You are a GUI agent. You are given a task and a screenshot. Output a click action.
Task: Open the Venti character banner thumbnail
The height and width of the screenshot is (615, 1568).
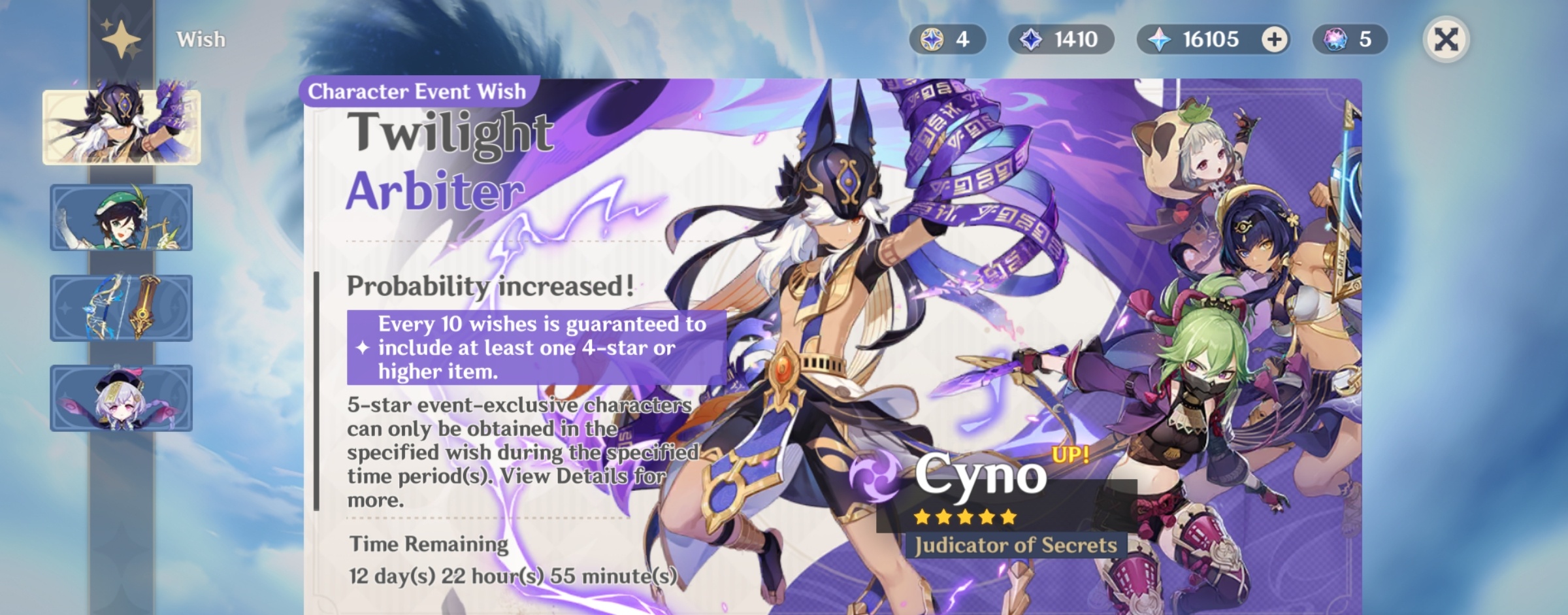coord(122,216)
